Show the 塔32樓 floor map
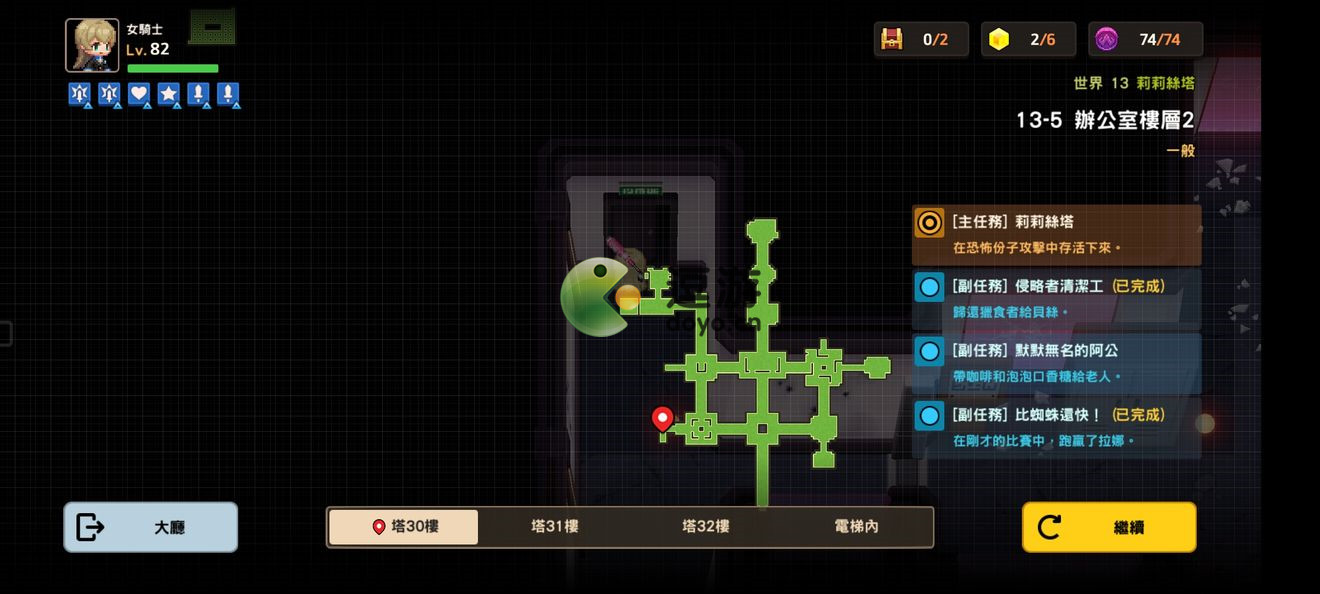Image resolution: width=1320 pixels, height=594 pixels. click(x=705, y=527)
